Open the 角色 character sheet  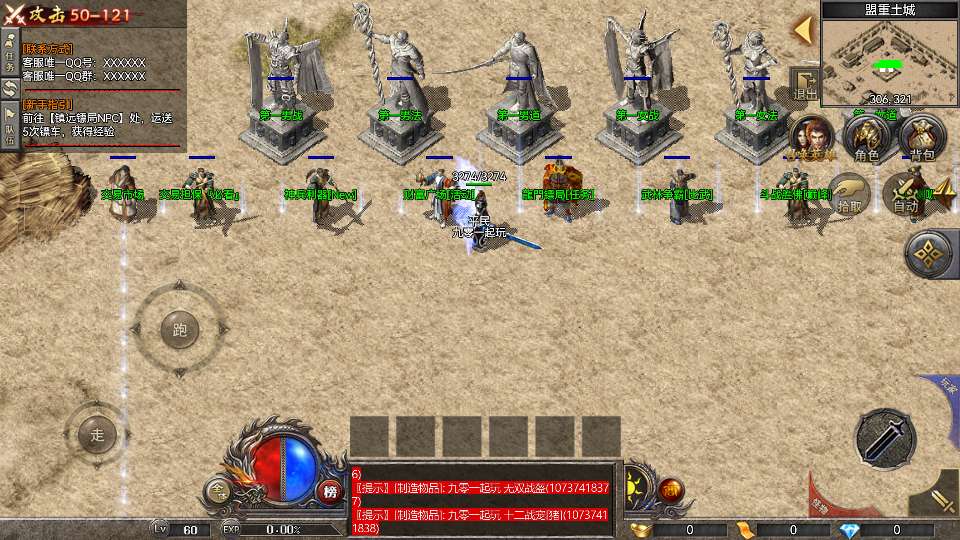(866, 138)
